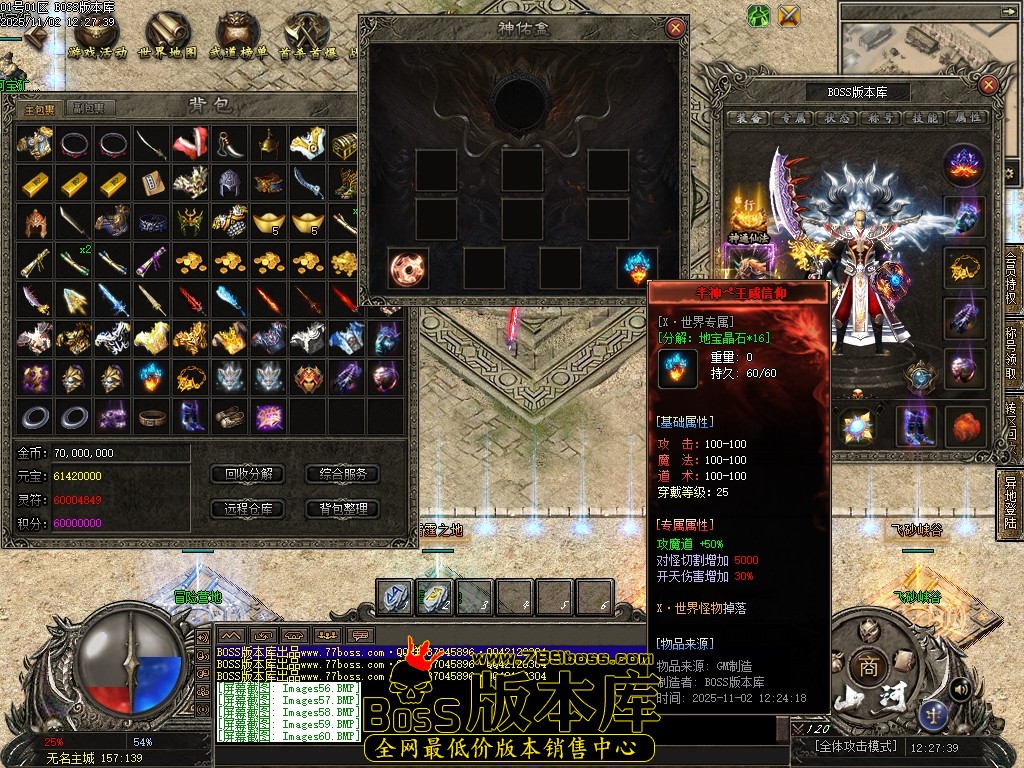The height and width of the screenshot is (768, 1024).
Task: Open the 属性 attributes tab
Action: point(970,118)
